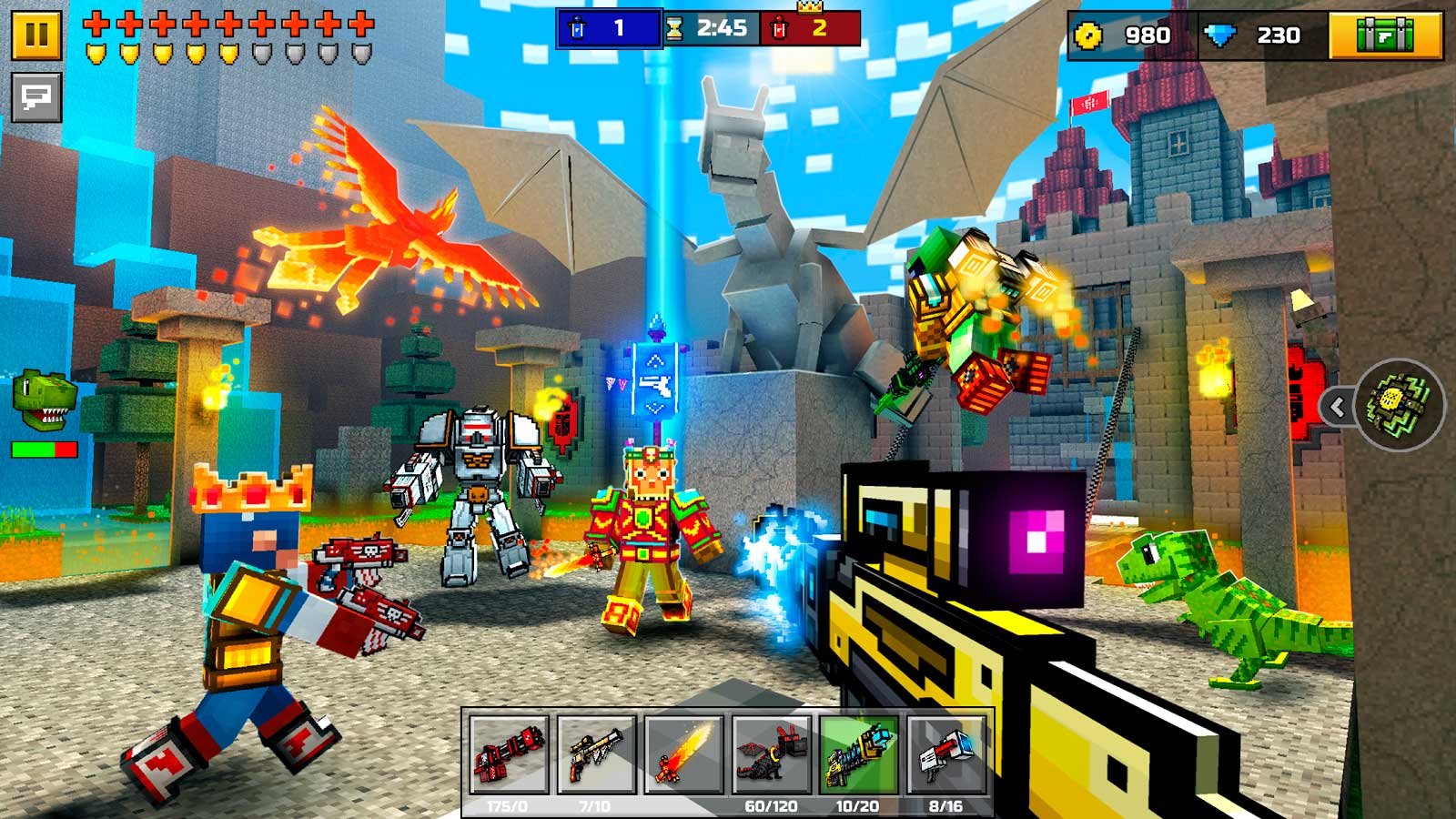Select the red minigun weapon slot
The image size is (1456, 819).
[509, 755]
